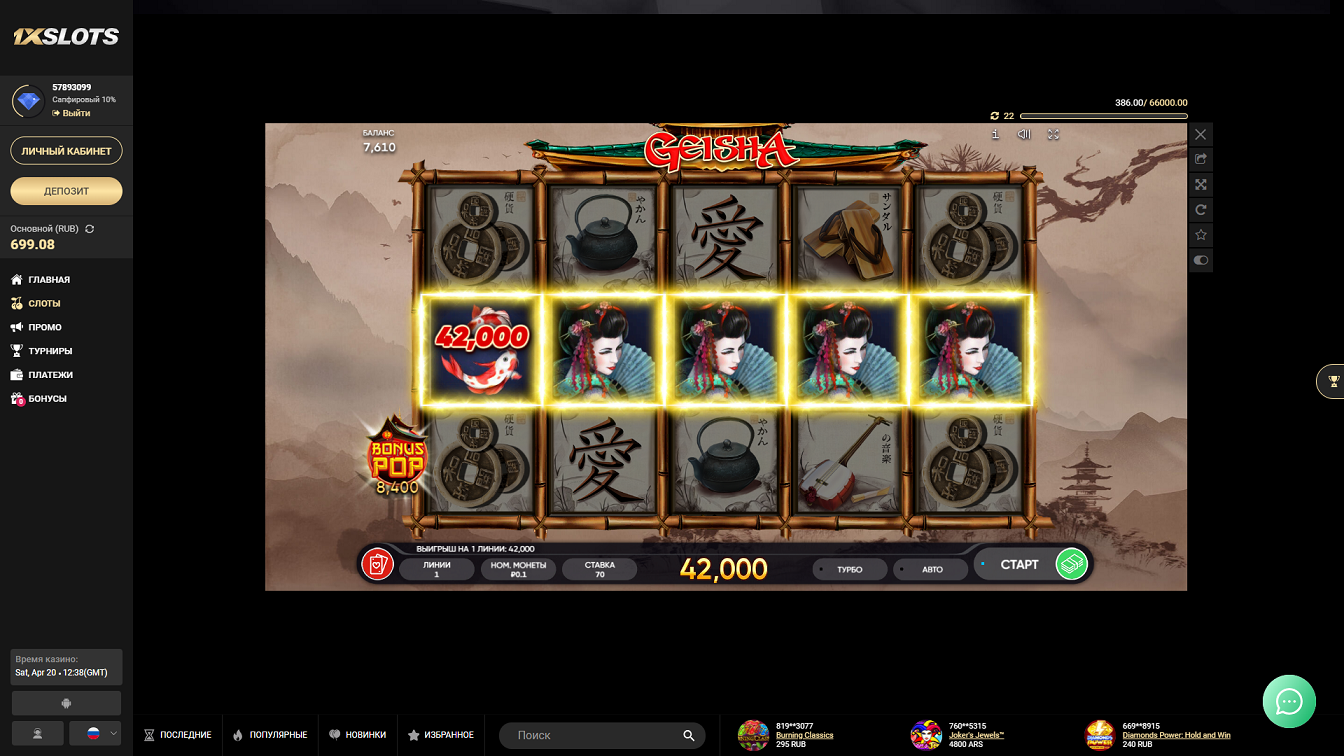Image resolution: width=1344 pixels, height=756 pixels.
Task: Open the ТУРНИРЫ section in the sidebar
Action: pyautogui.click(x=50, y=351)
